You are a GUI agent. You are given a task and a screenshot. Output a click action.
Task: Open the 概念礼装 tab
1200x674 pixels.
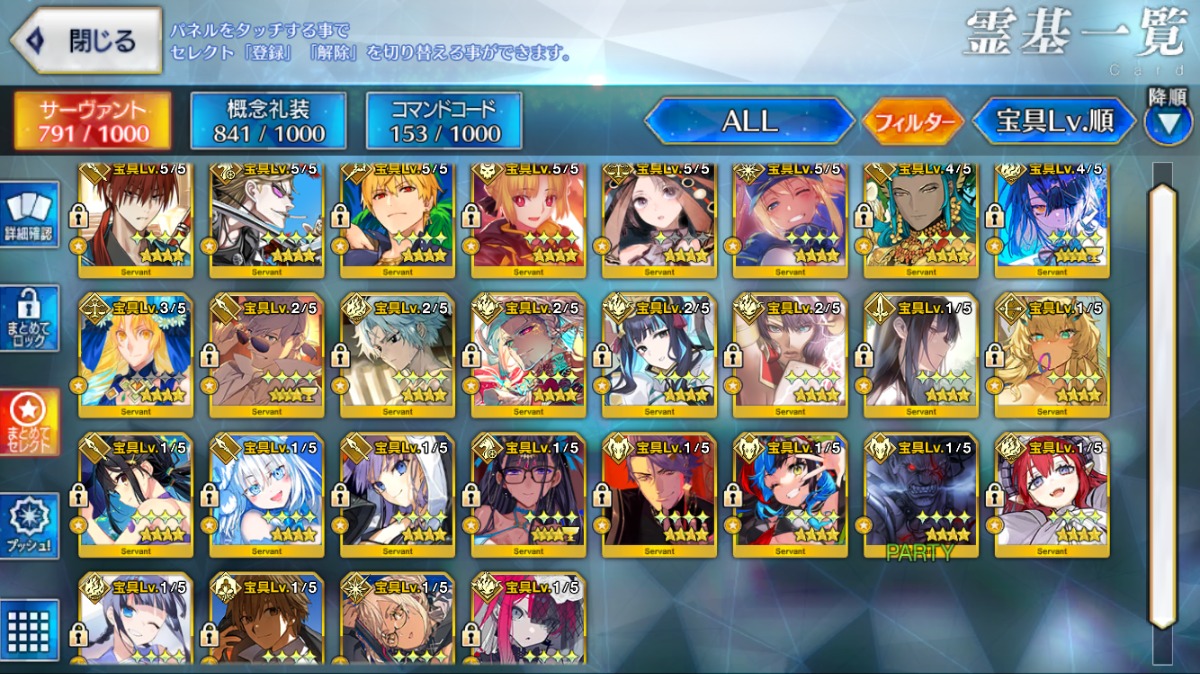coord(268,121)
